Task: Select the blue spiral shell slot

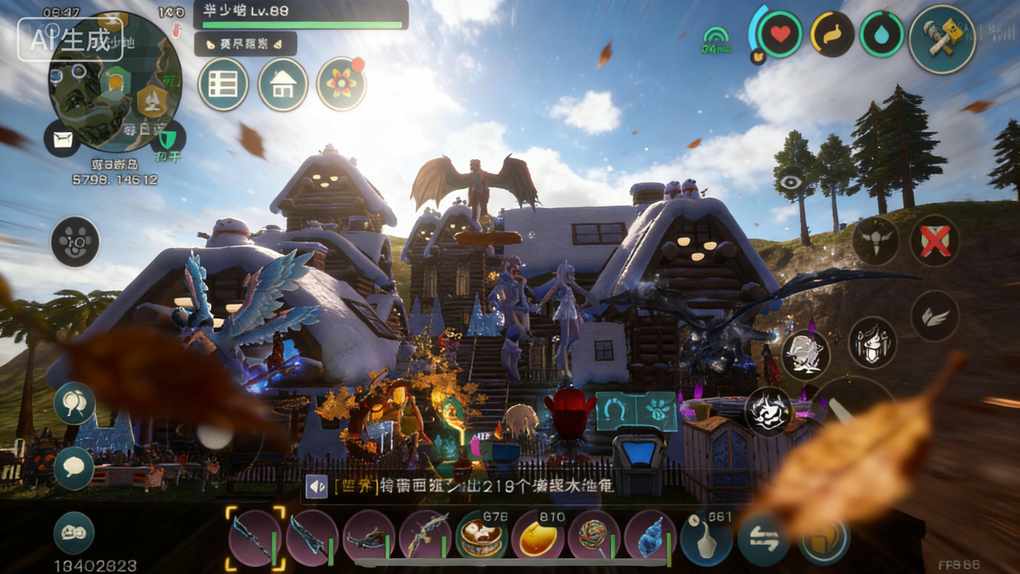Action: tap(651, 537)
